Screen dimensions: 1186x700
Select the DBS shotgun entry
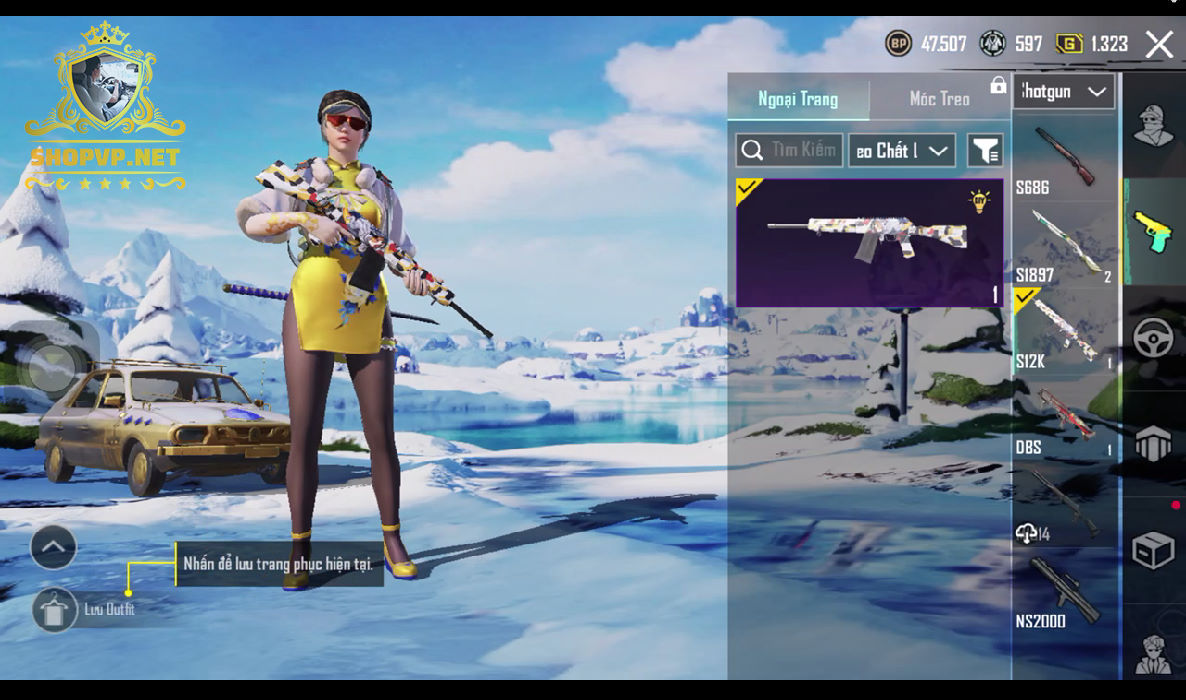pyautogui.click(x=1064, y=420)
